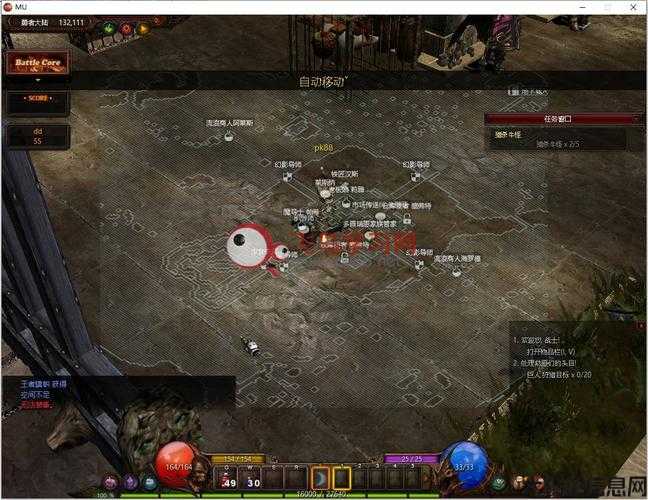Open the Battle Core panel

click(x=39, y=63)
